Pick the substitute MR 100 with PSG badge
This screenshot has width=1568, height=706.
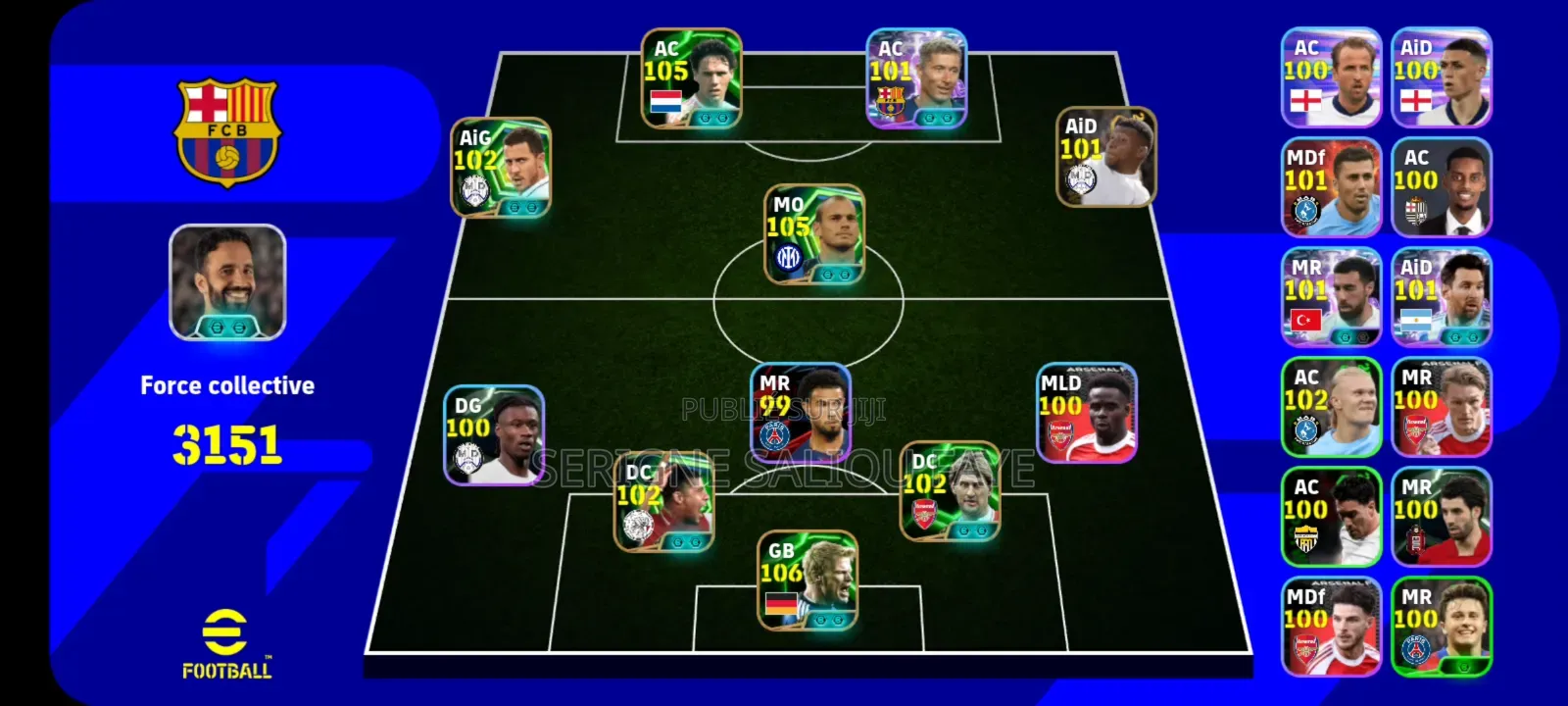click(1442, 627)
